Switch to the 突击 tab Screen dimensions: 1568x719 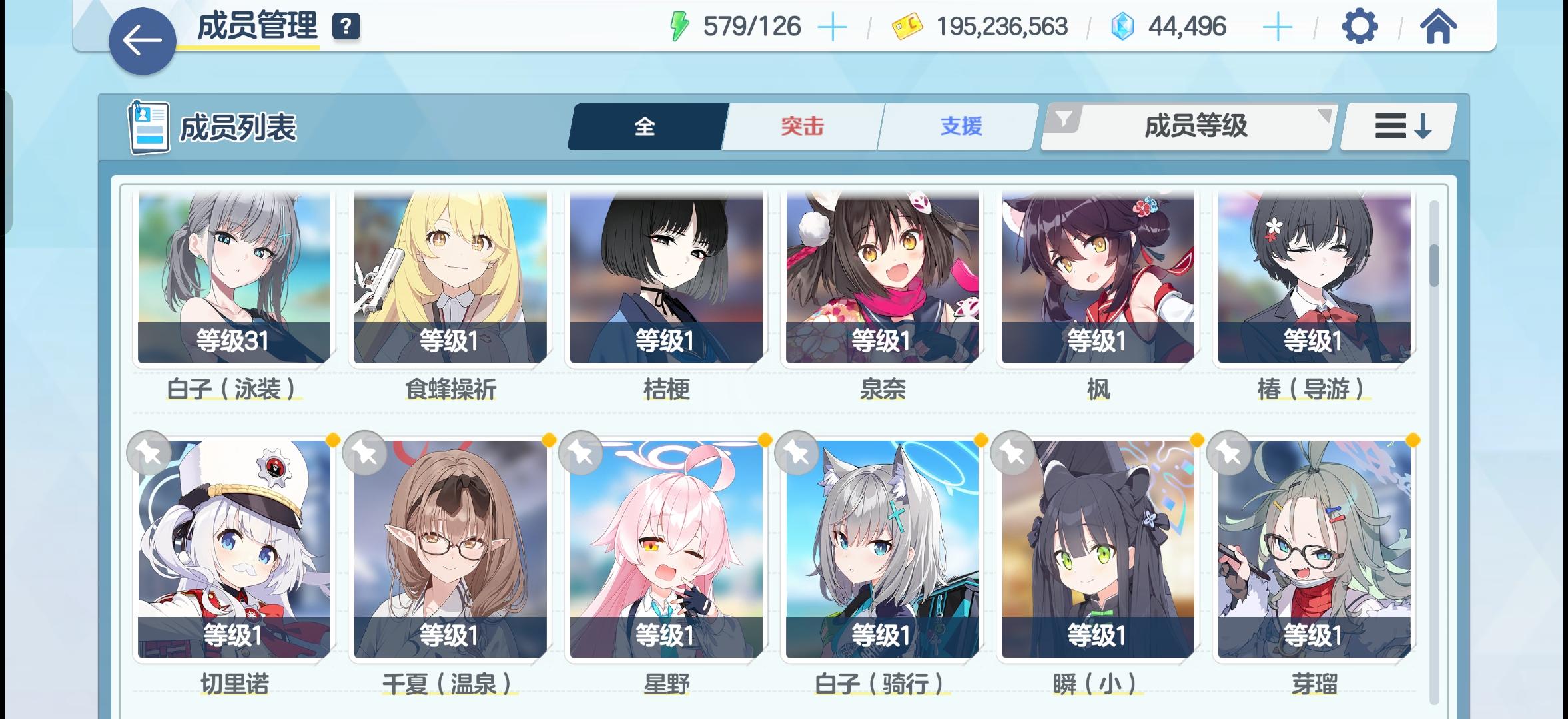pyautogui.click(x=800, y=126)
